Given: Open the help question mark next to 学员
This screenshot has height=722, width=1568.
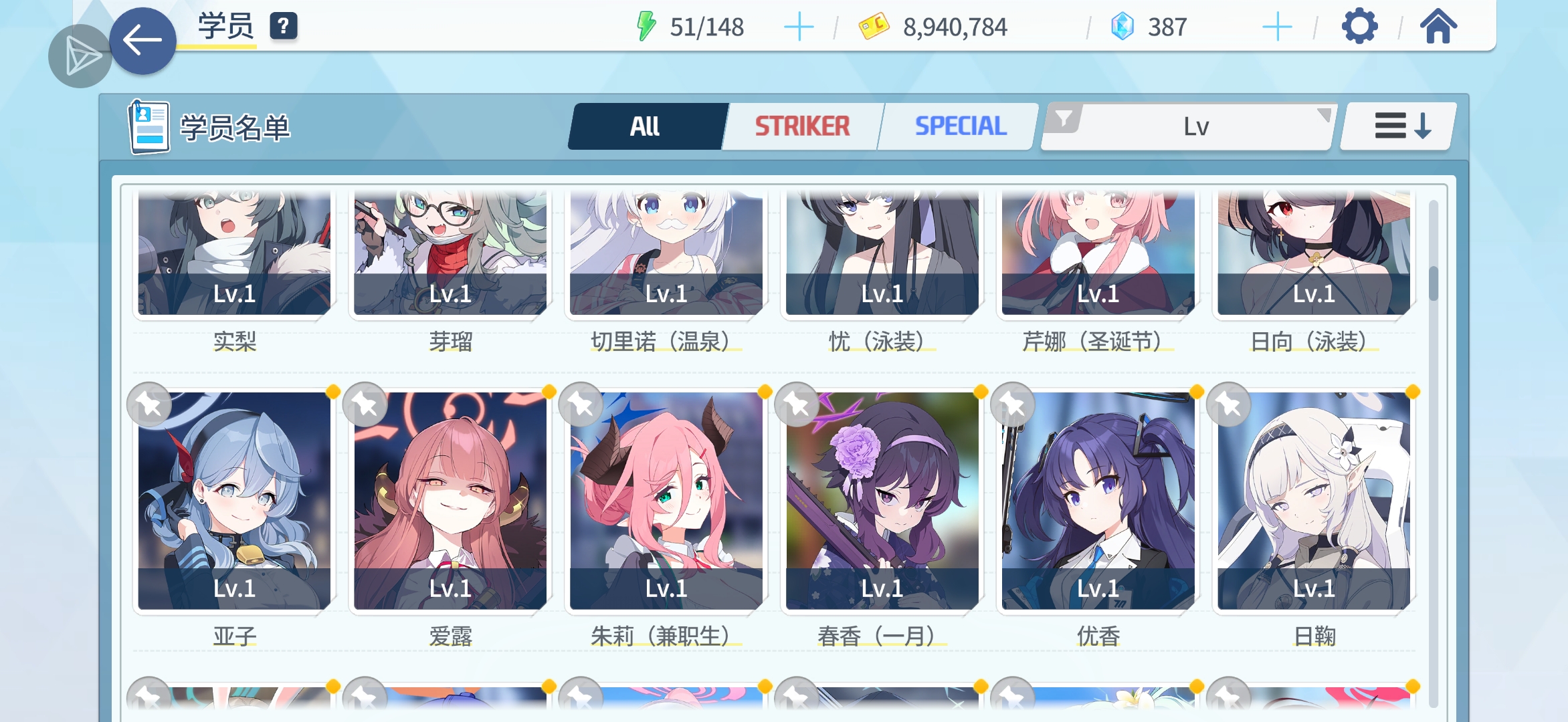Looking at the screenshot, I should coord(284,28).
